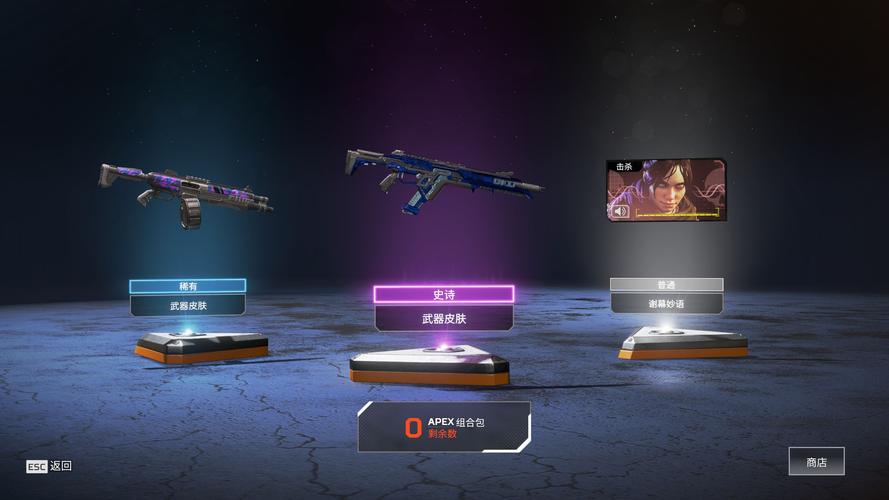The image size is (889, 500).
Task: Select the 稀有 rare weapon skin reward
Action: point(187,297)
